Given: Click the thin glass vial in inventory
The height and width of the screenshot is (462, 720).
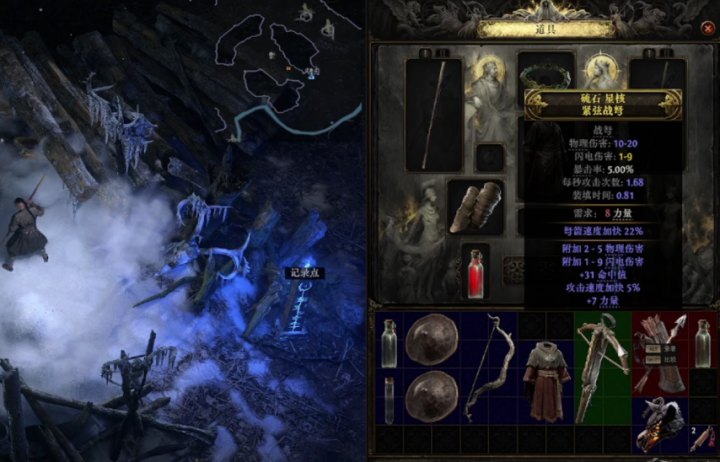Looking at the screenshot, I should pyautogui.click(x=389, y=400).
